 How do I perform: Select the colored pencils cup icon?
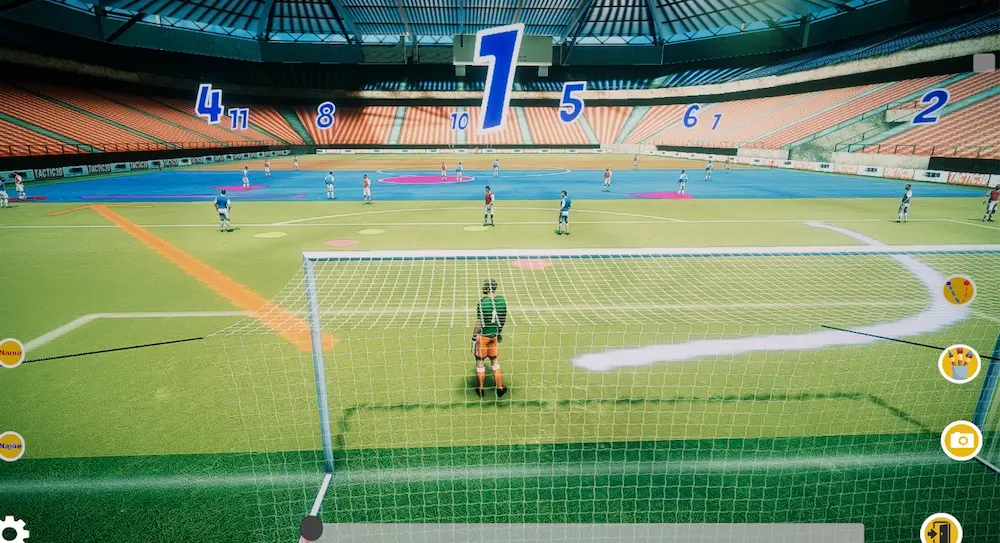[959, 364]
